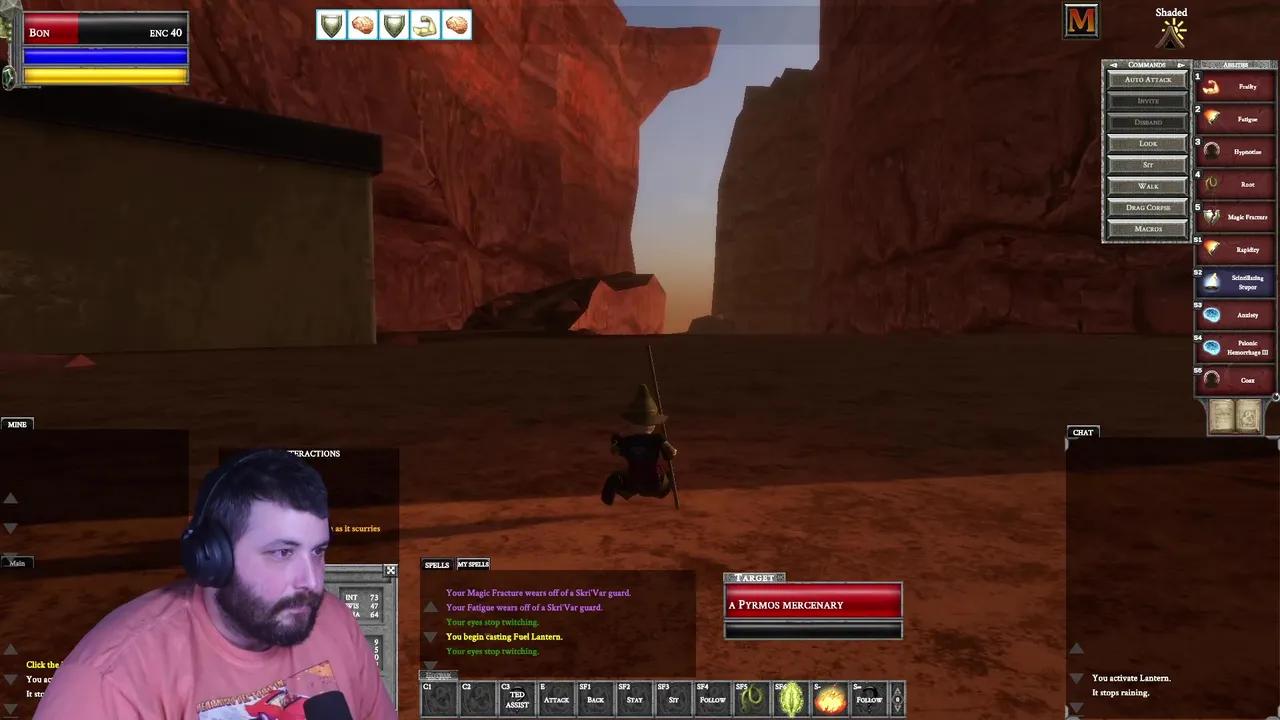Select the Pyrmos mercenary target frame
This screenshot has width=1280, height=720.
[812, 604]
